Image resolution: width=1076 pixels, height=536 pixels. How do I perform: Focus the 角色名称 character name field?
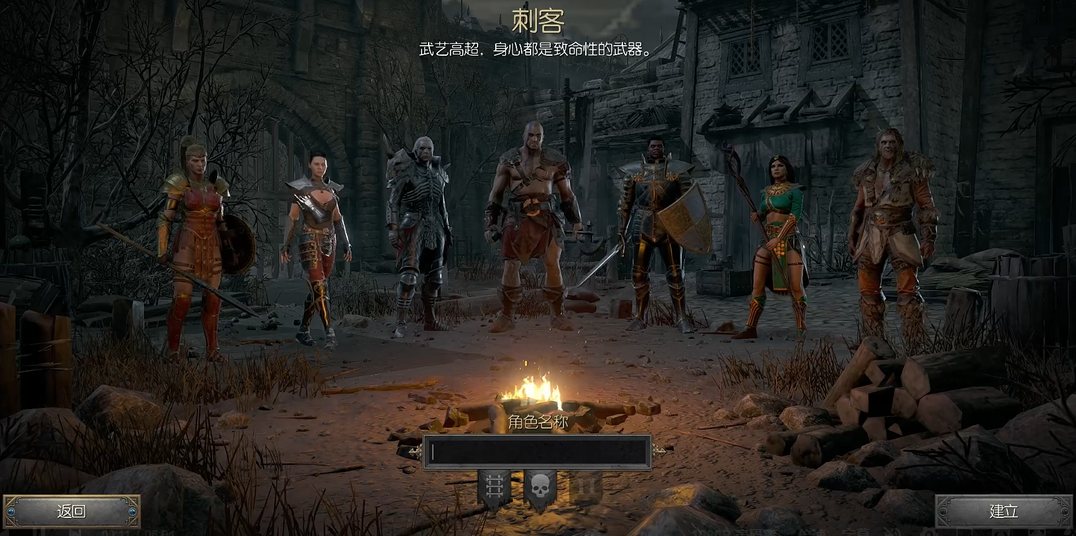pyautogui.click(x=538, y=452)
